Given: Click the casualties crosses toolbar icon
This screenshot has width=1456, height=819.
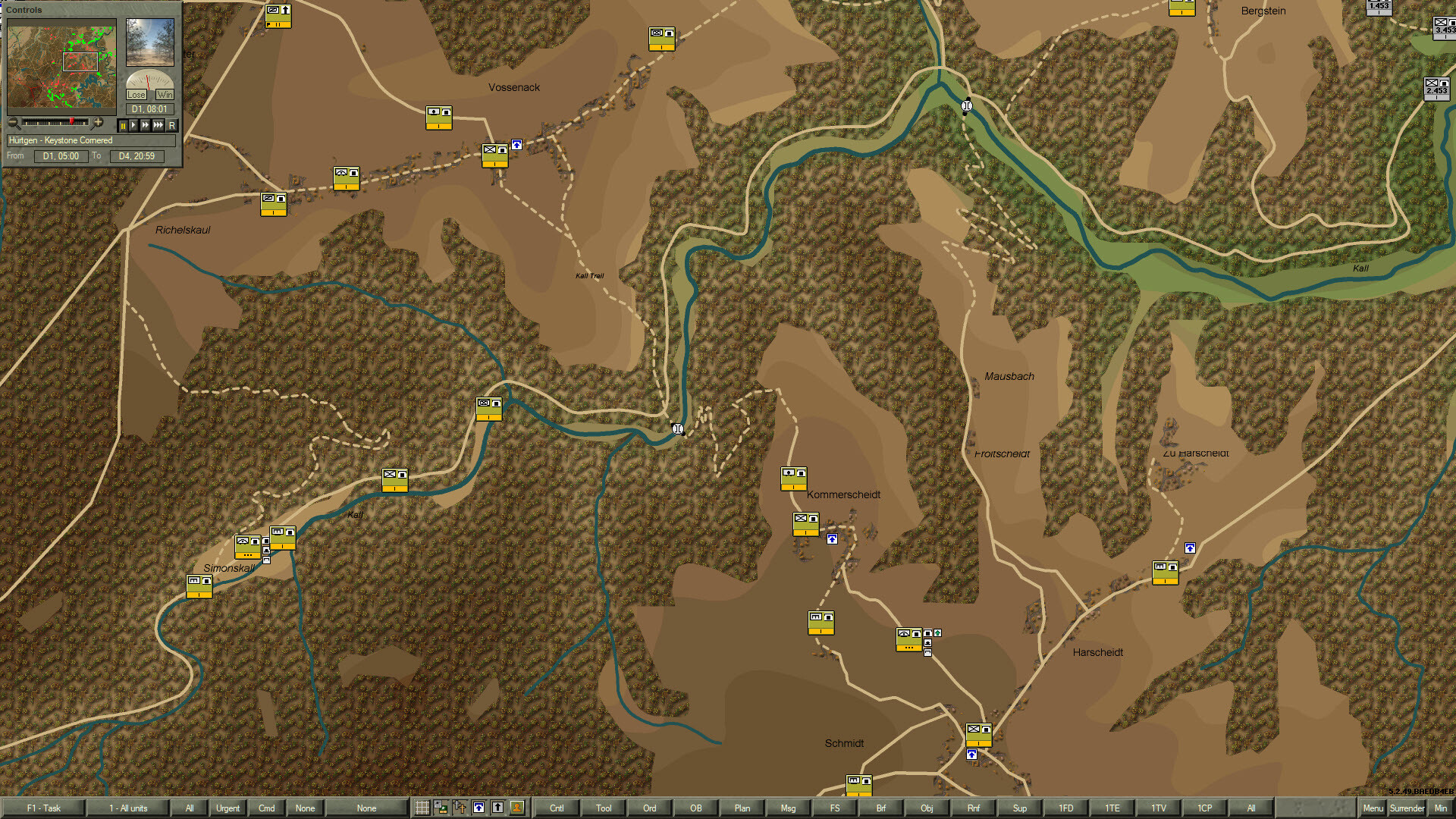Looking at the screenshot, I should pos(459,808).
